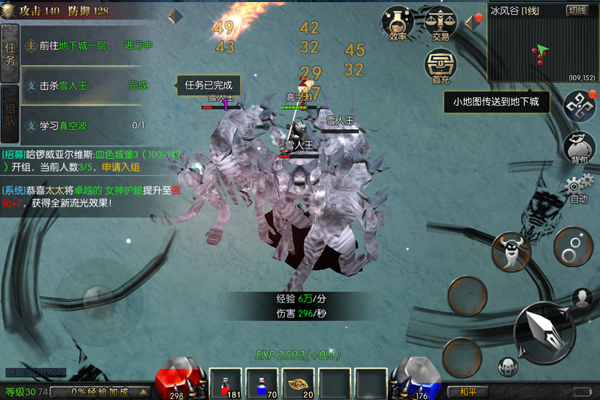The width and height of the screenshot is (600, 400).
Task: Activate the main sword attack button
Action: pyautogui.click(x=543, y=332)
